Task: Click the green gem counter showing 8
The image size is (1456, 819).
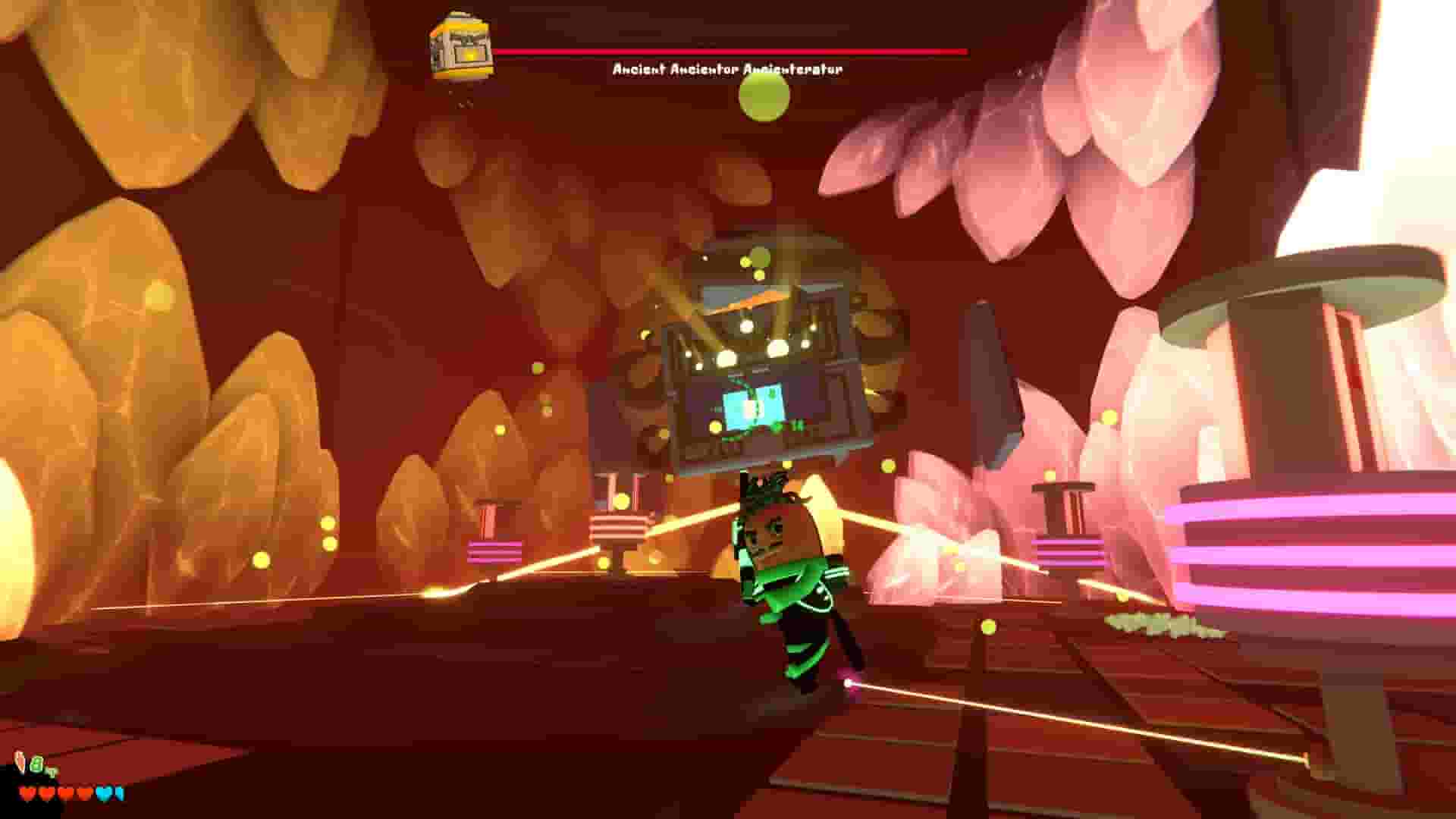Action: [37, 764]
